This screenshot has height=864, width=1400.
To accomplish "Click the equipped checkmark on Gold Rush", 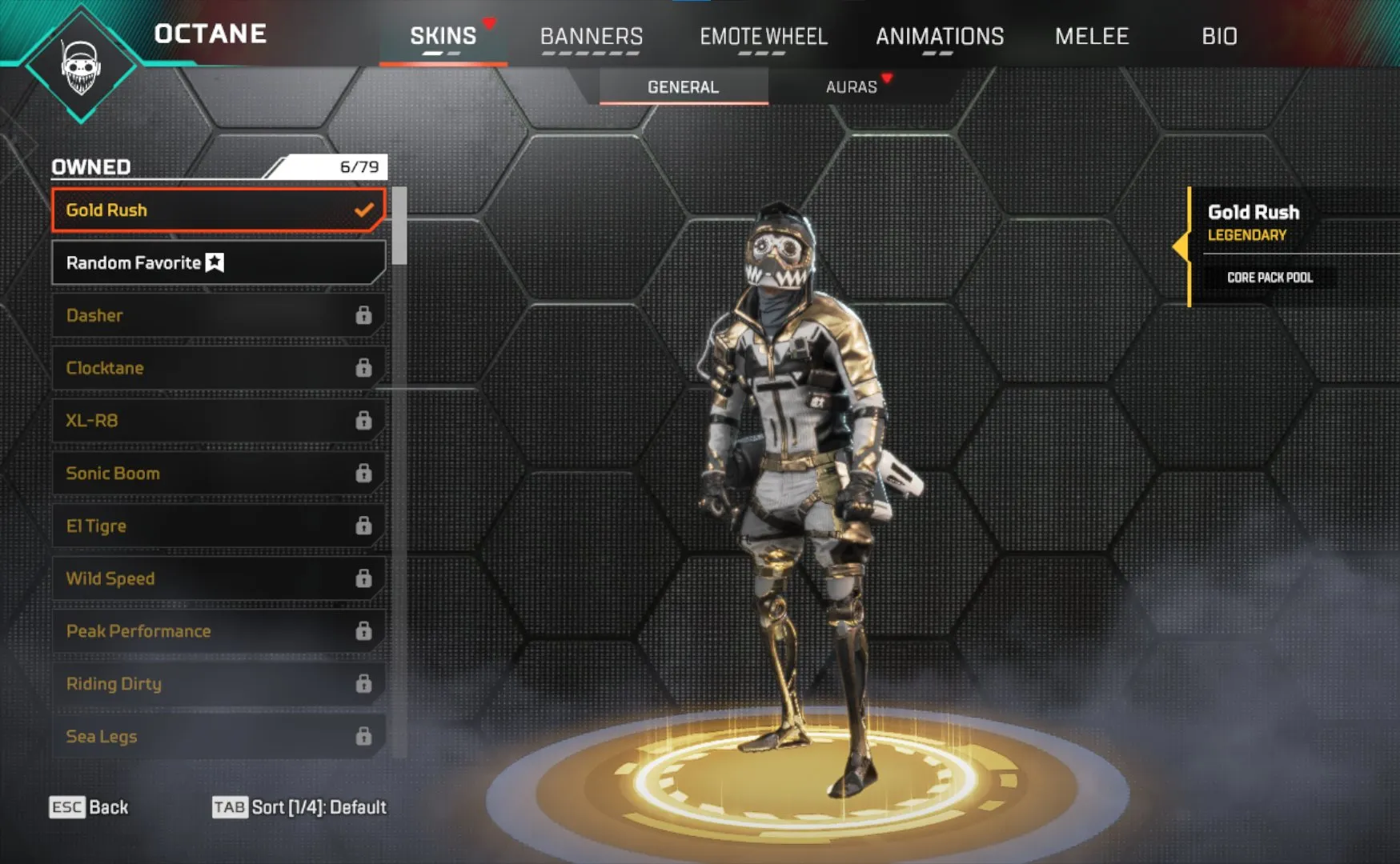I will click(365, 210).
